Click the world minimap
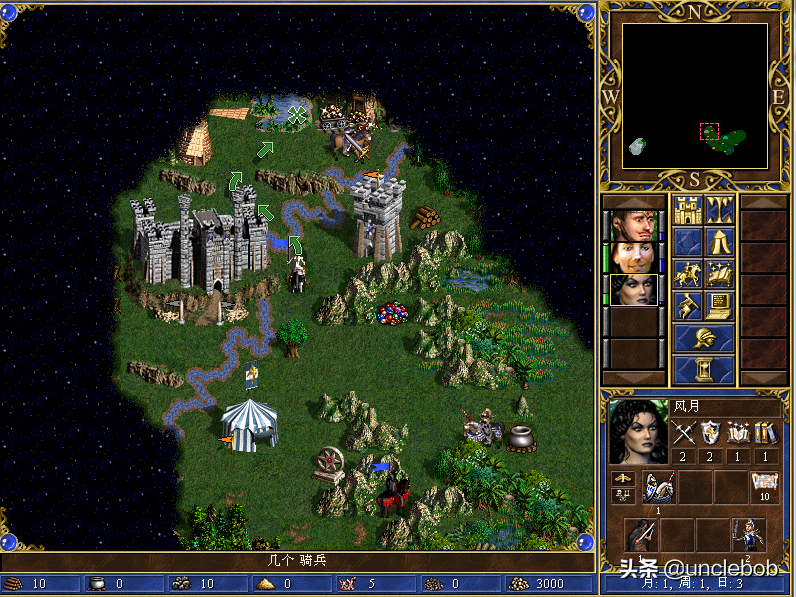This screenshot has width=796, height=597. click(x=695, y=96)
